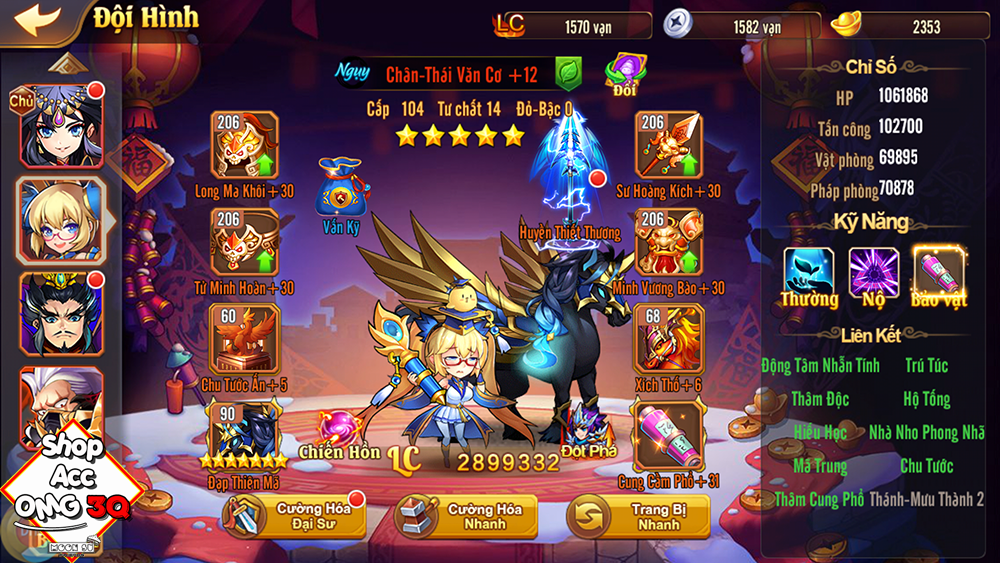Activate Trang Bị Nhanh quick equip
1000x563 pixels.
point(638,516)
